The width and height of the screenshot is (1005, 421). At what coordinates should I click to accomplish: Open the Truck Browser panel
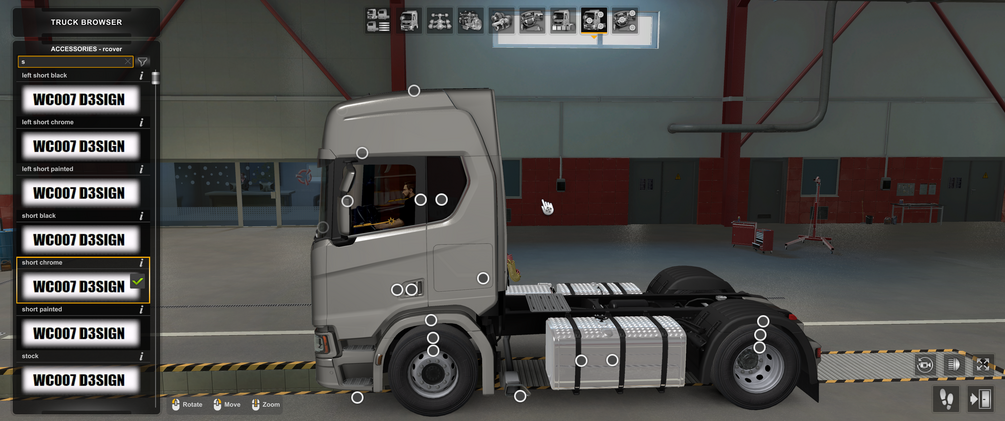(x=86, y=22)
